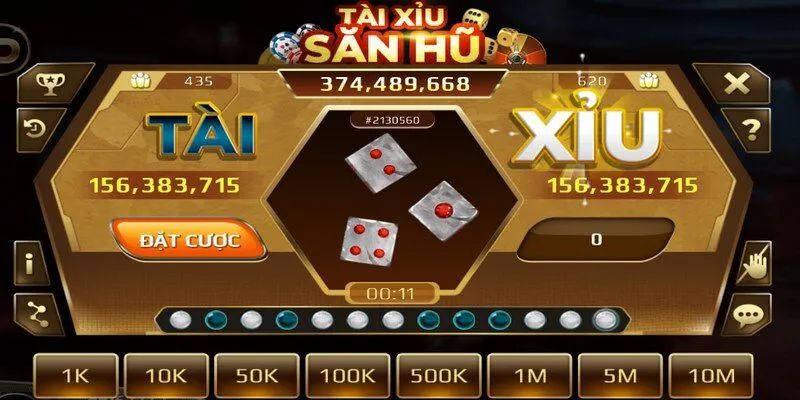
Task: Click the Xỉu bet amount field
Action: coord(596,240)
